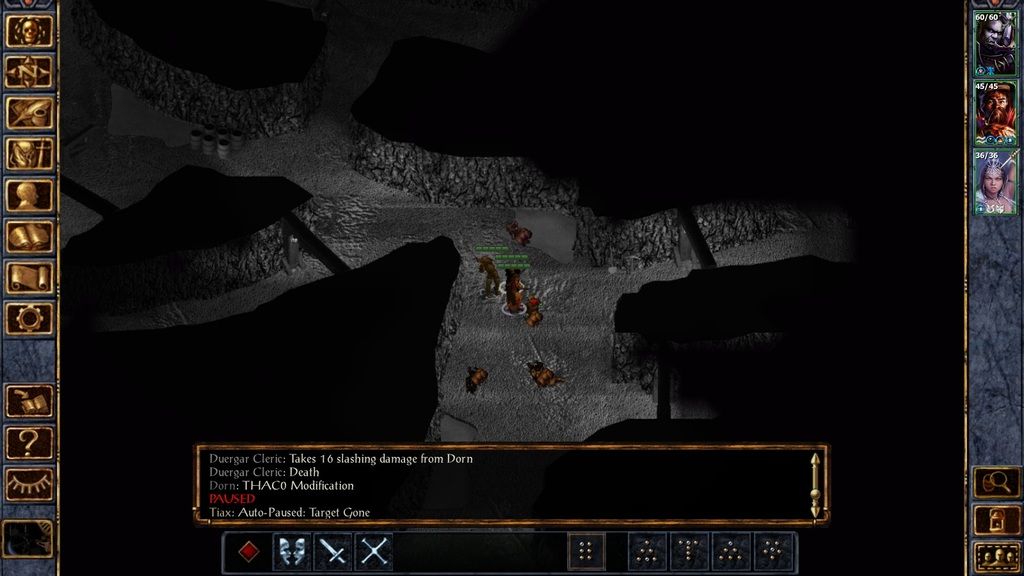Quick save with the book and quill button

(29, 401)
